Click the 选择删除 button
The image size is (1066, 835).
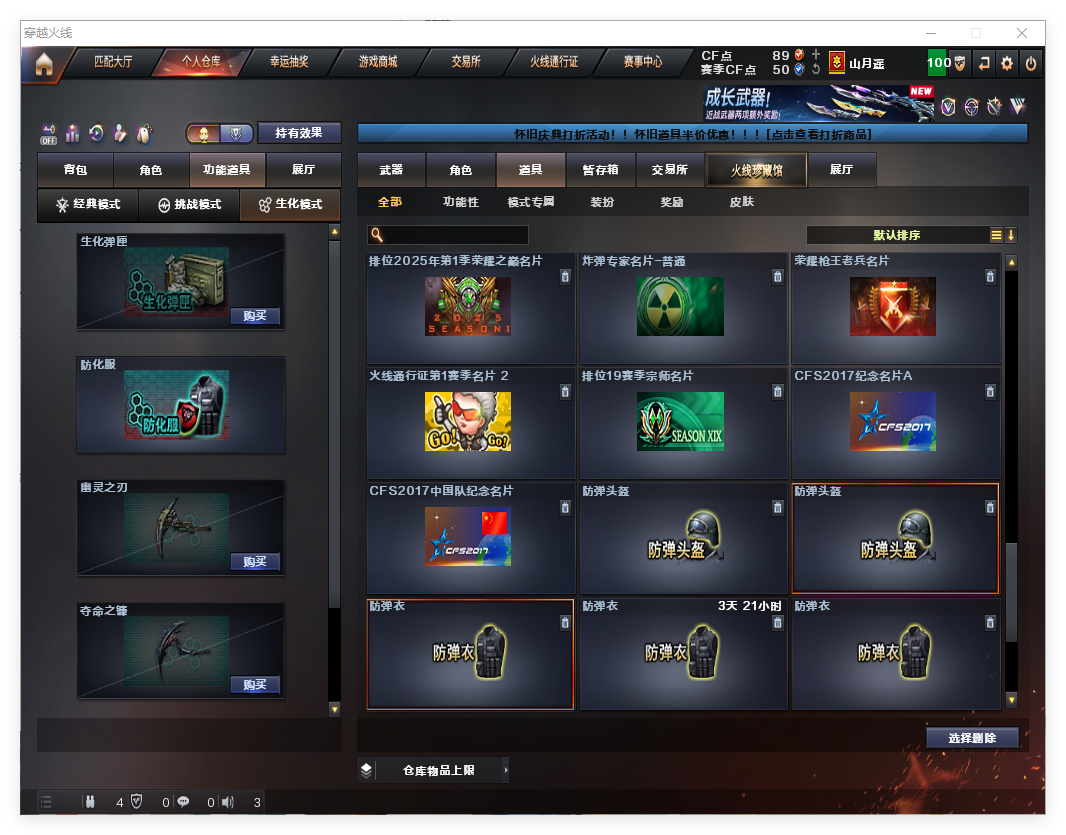(972, 738)
